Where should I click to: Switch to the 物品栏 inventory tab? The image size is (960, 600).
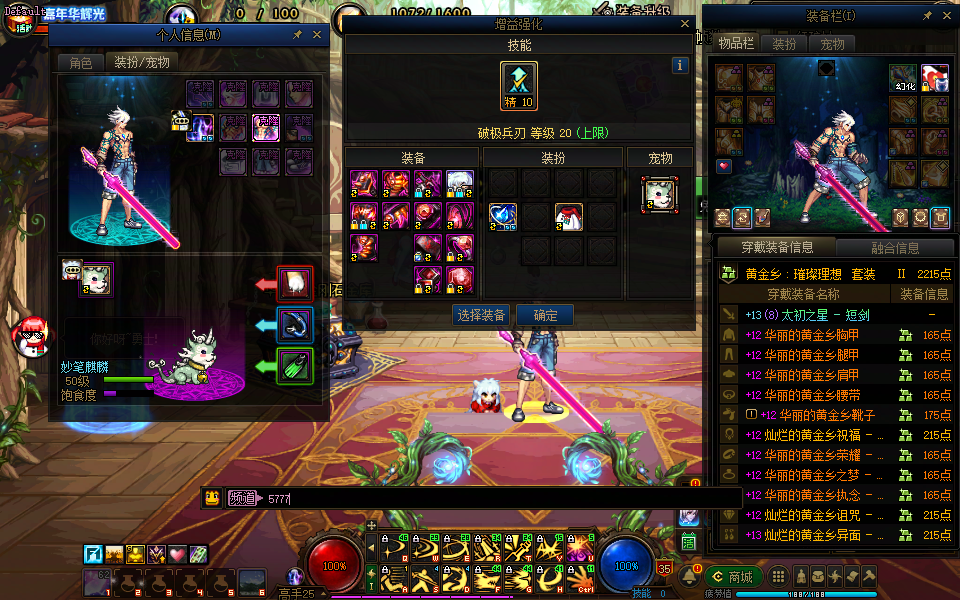(x=735, y=44)
